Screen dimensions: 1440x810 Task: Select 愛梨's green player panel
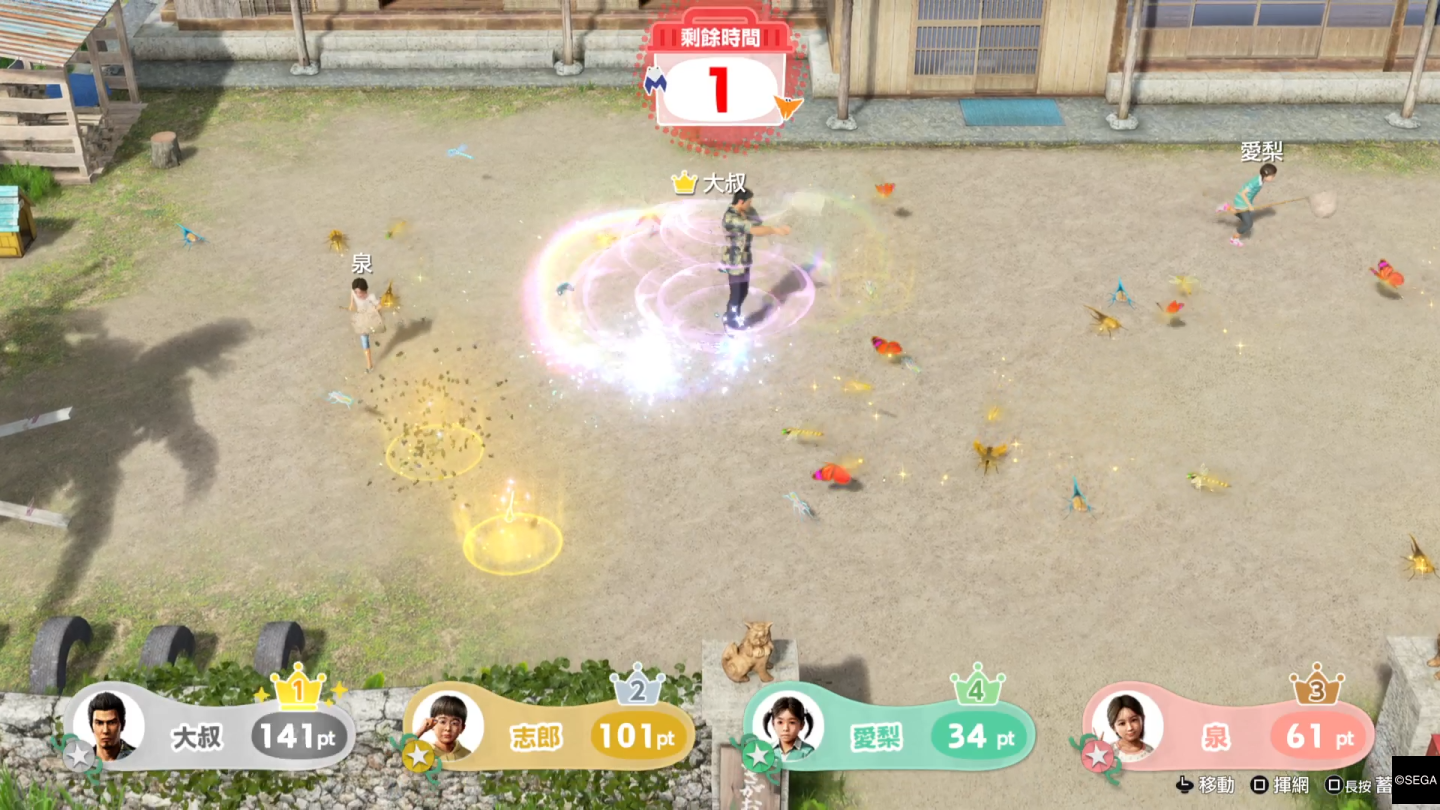tap(889, 736)
